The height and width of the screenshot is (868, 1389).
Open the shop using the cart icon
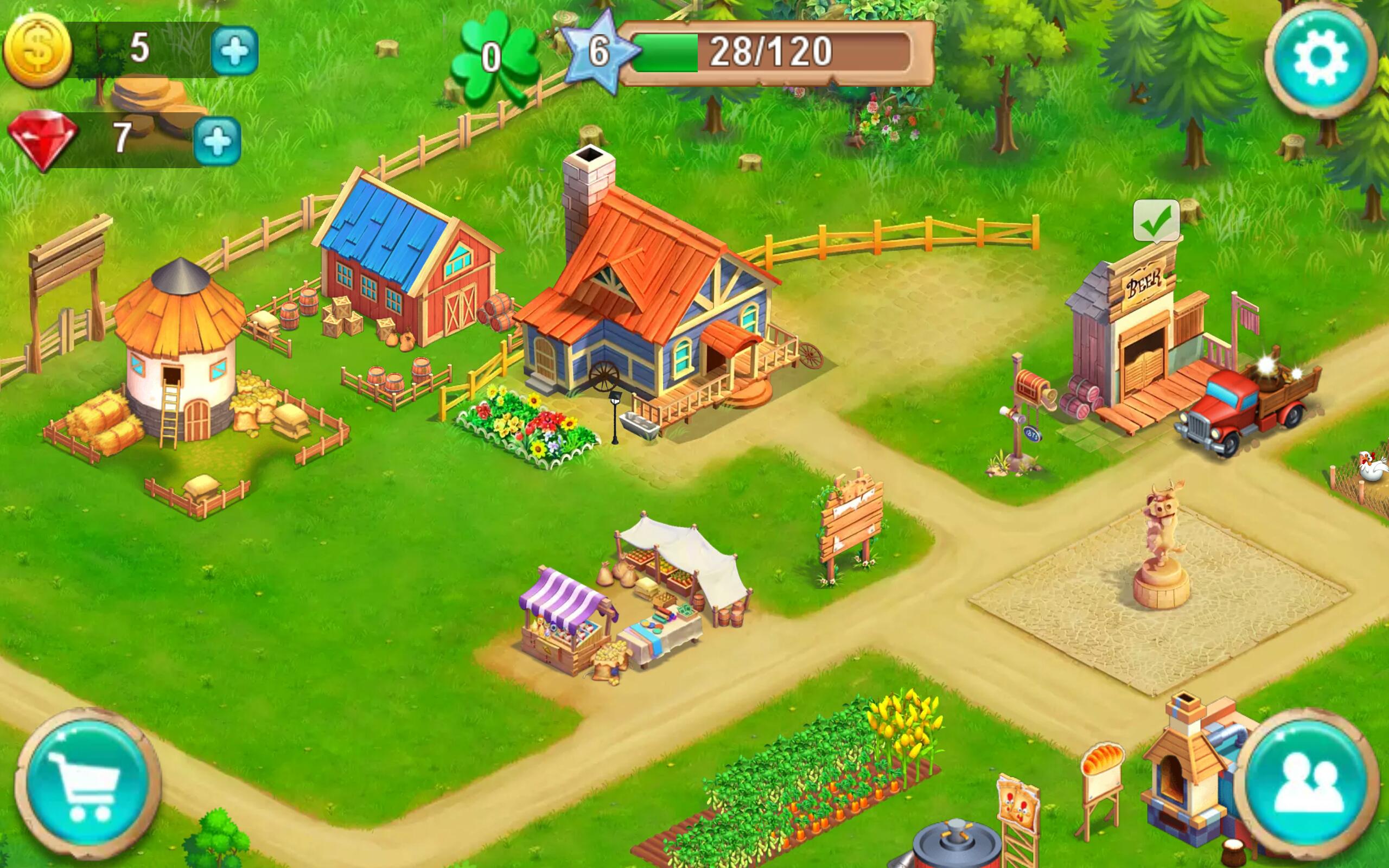pos(86,775)
